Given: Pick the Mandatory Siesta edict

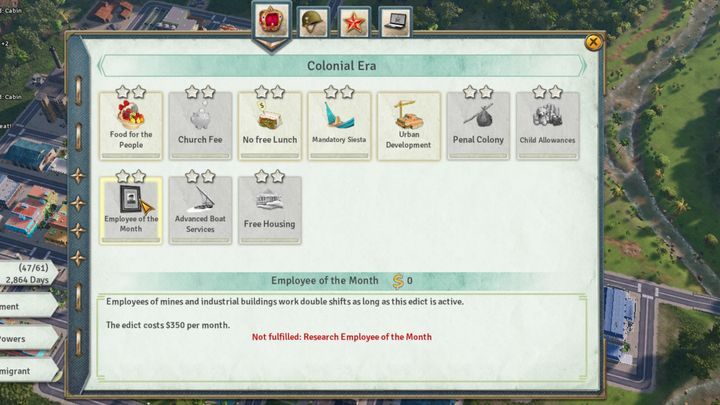Looking at the screenshot, I should click(339, 125).
